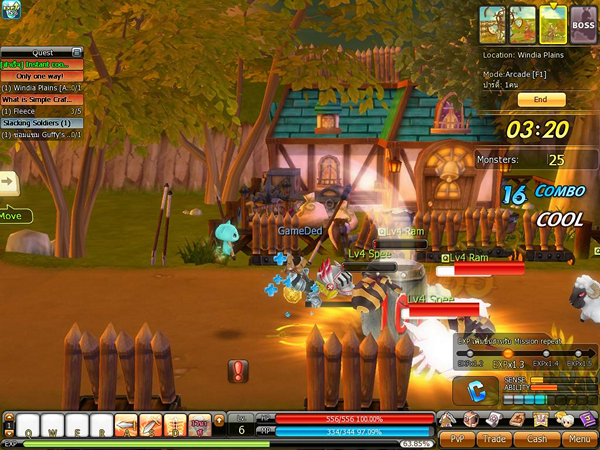Click the End button for arcade mode
This screenshot has width=600, height=450.
541,100
